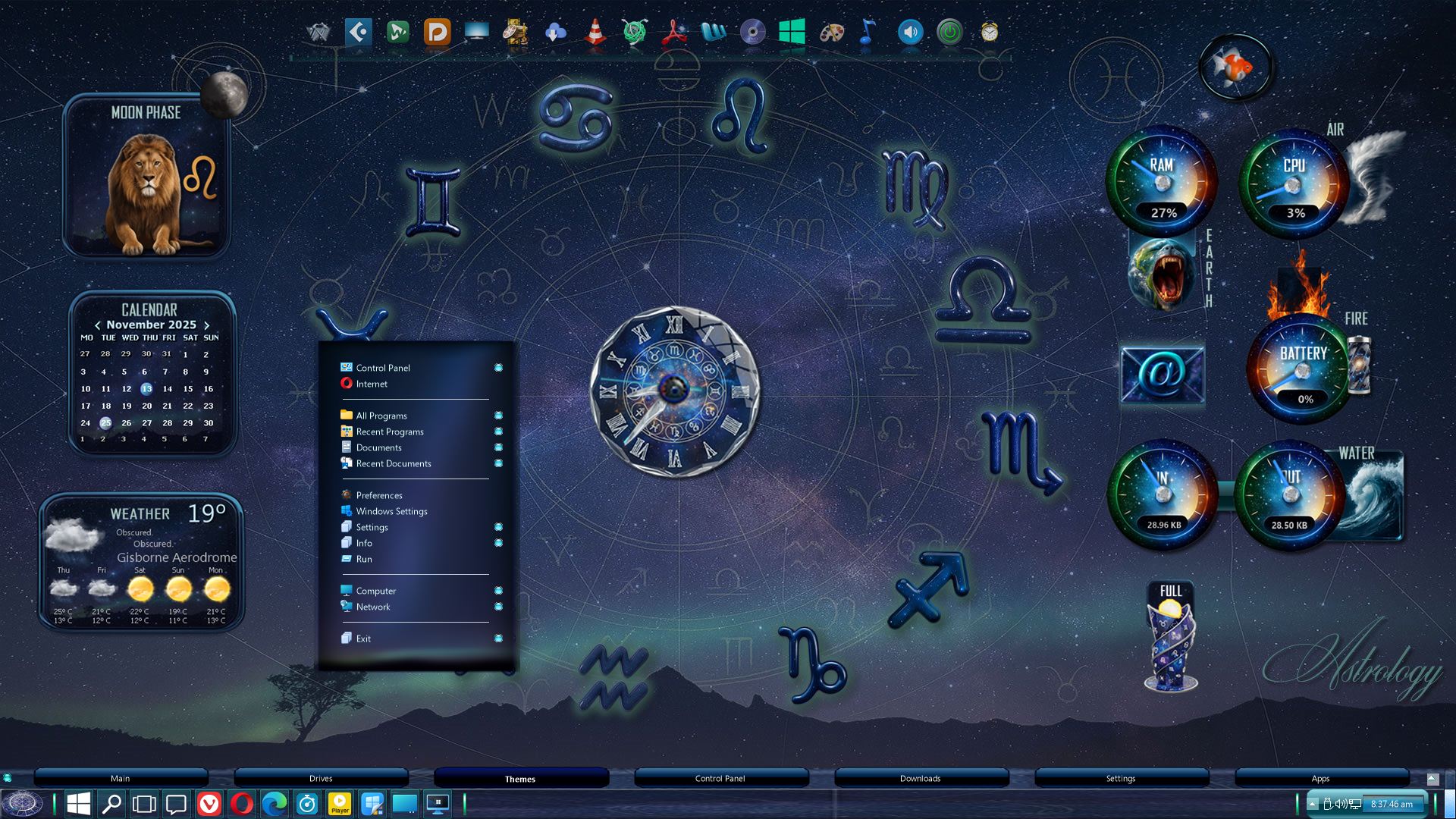Click the Windows Start button on taskbar
This screenshot has width=1456, height=819.
click(79, 804)
